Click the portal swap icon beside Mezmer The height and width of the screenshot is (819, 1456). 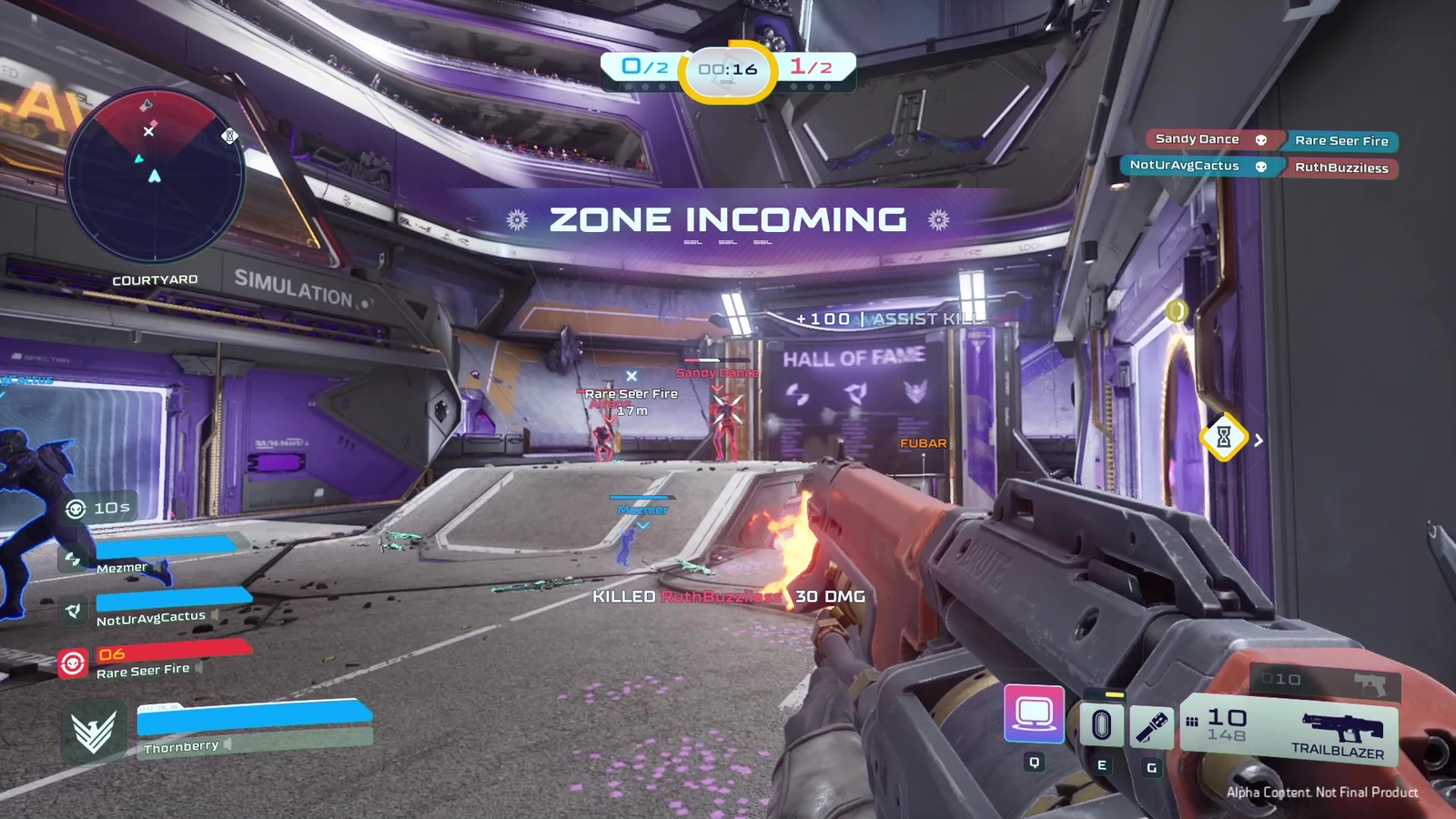click(74, 561)
